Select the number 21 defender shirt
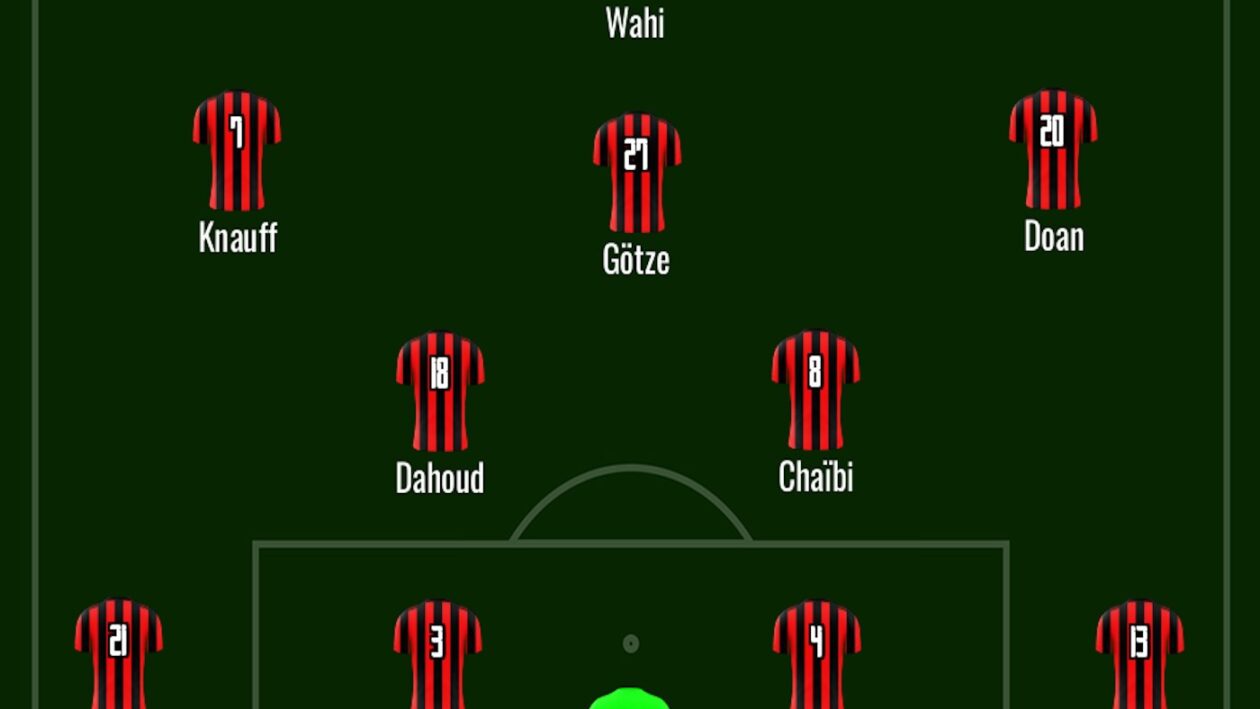The image size is (1260, 709). click(x=119, y=655)
